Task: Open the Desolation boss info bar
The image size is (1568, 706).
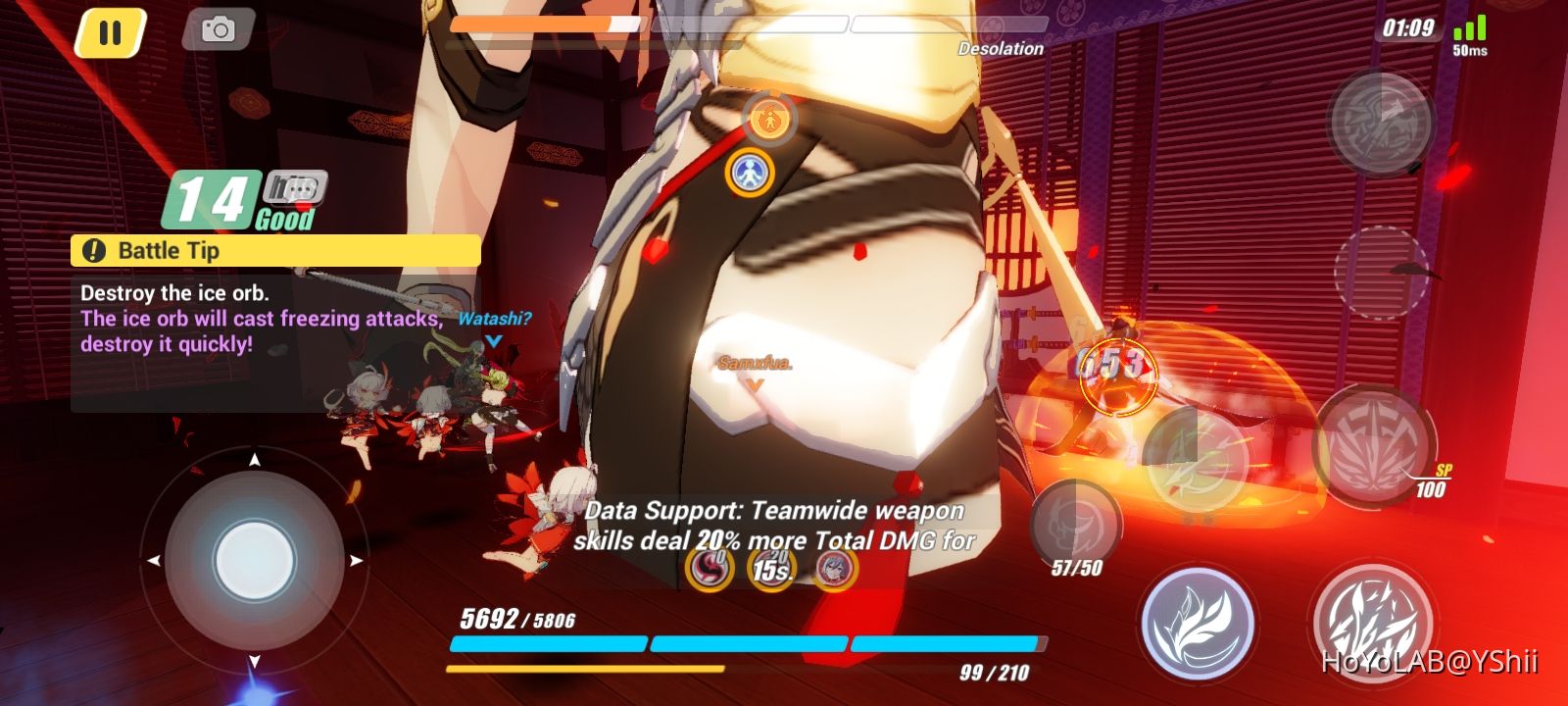Action: pyautogui.click(x=1001, y=48)
